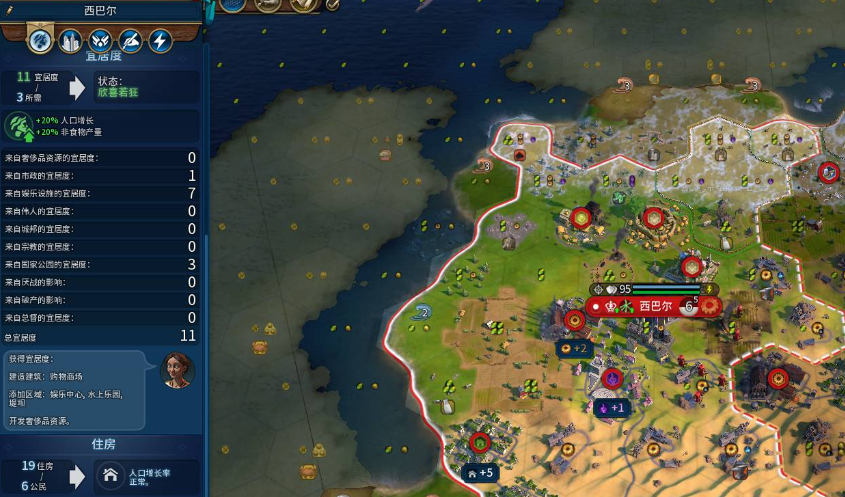Select the citizen growth tab with grain icon
845x497 pixels.
40,41
